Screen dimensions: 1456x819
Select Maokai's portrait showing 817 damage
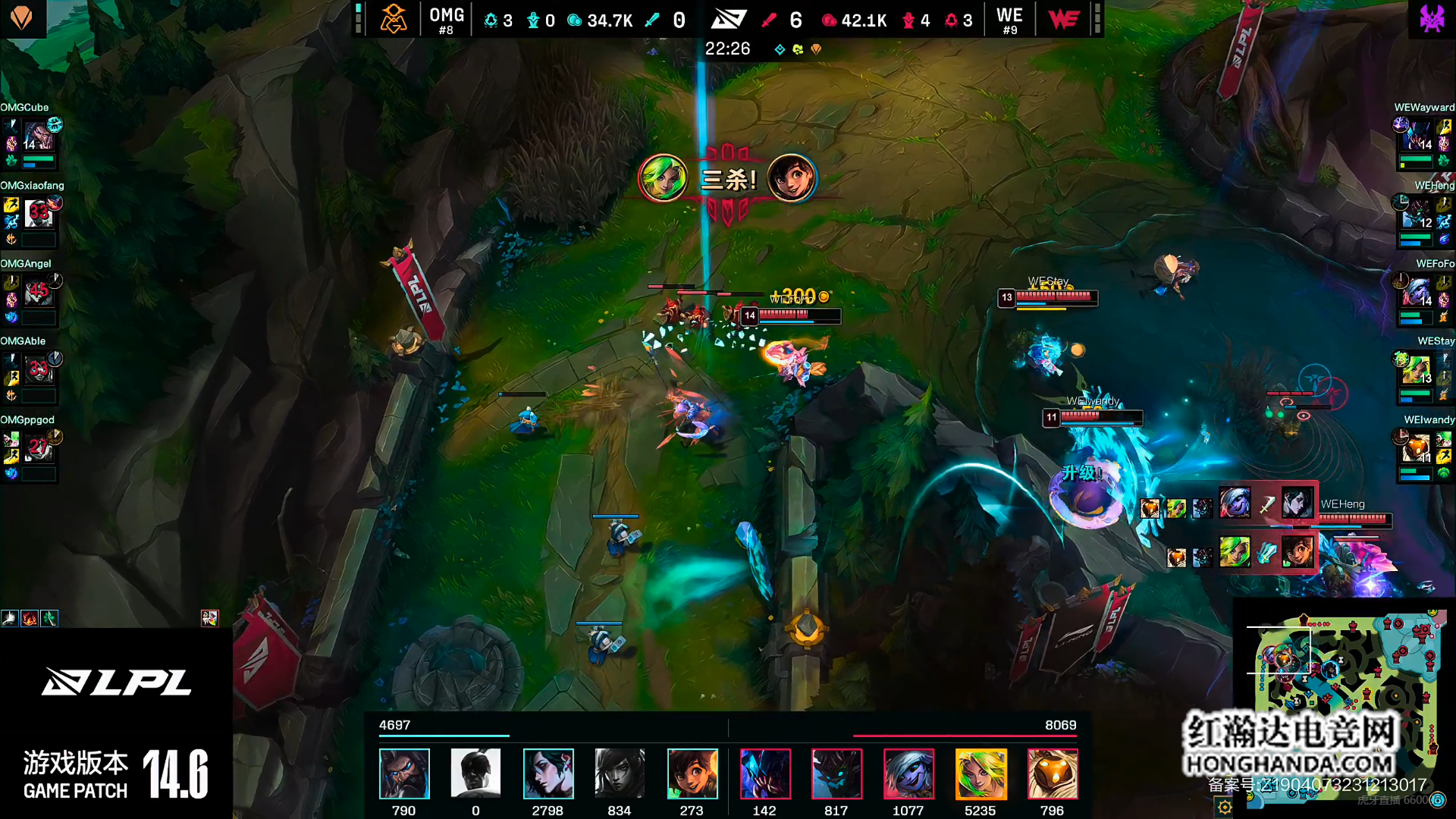coord(836,773)
